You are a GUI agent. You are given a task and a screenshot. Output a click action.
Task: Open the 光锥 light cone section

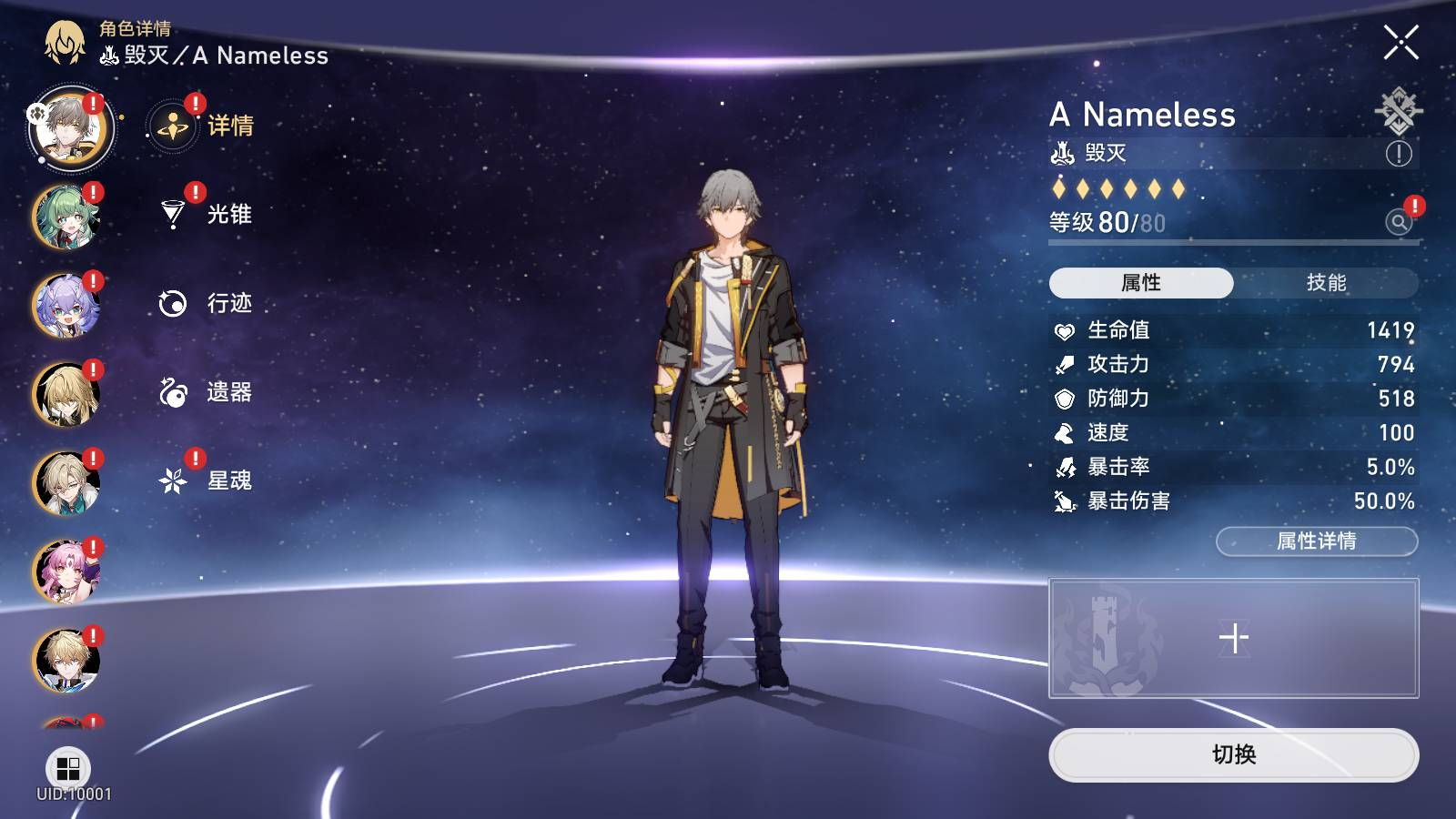click(205, 215)
